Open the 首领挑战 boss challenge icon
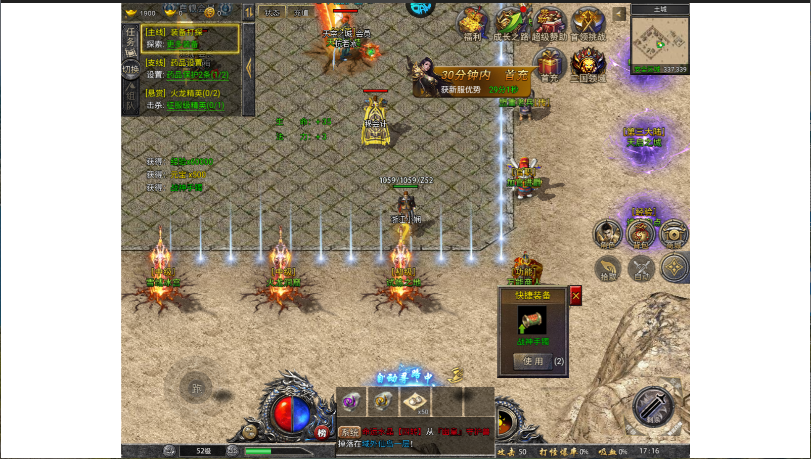The width and height of the screenshot is (811, 459). [588, 24]
